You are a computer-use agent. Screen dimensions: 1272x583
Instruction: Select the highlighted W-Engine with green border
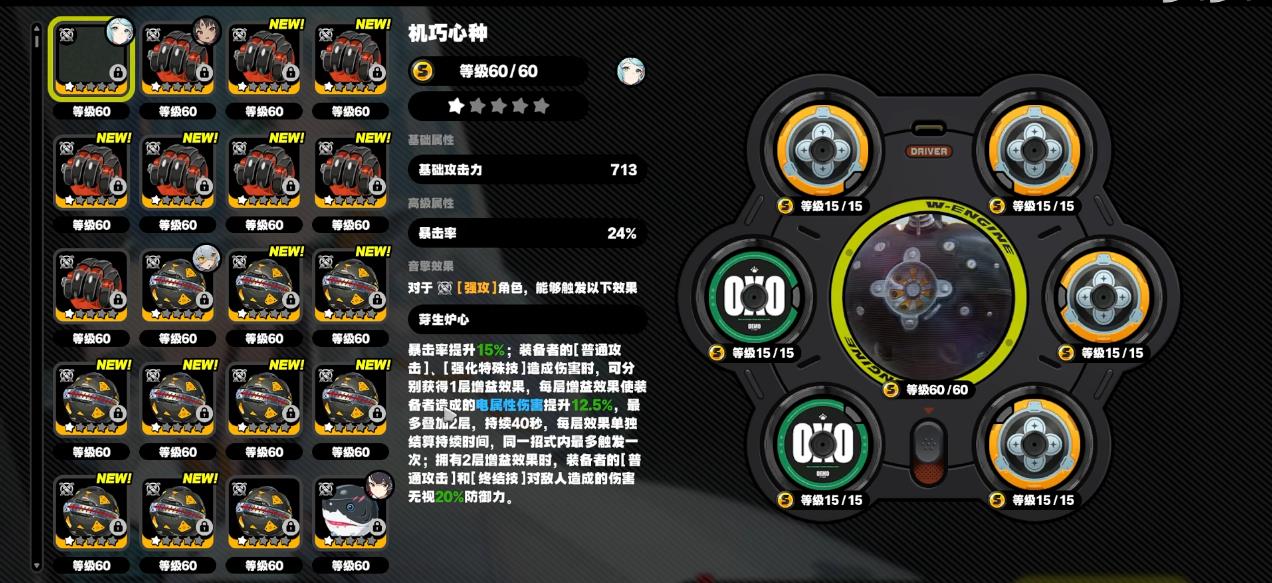coord(91,59)
